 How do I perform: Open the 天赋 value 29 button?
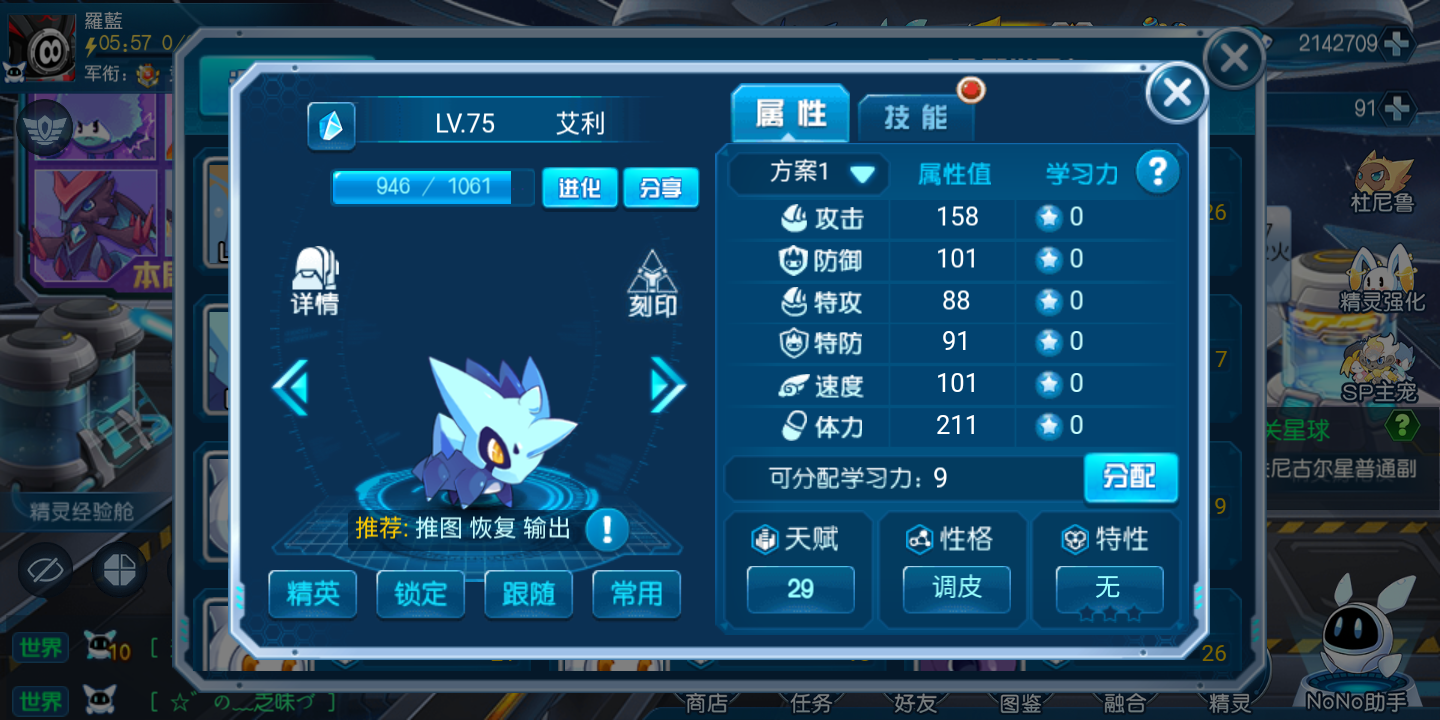coord(800,589)
